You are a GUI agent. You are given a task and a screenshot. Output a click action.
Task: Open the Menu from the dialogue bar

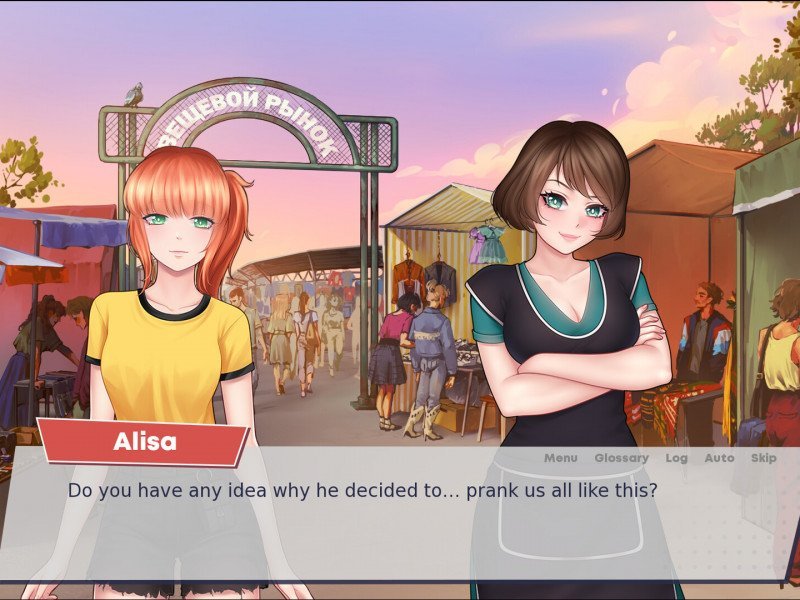[561, 458]
